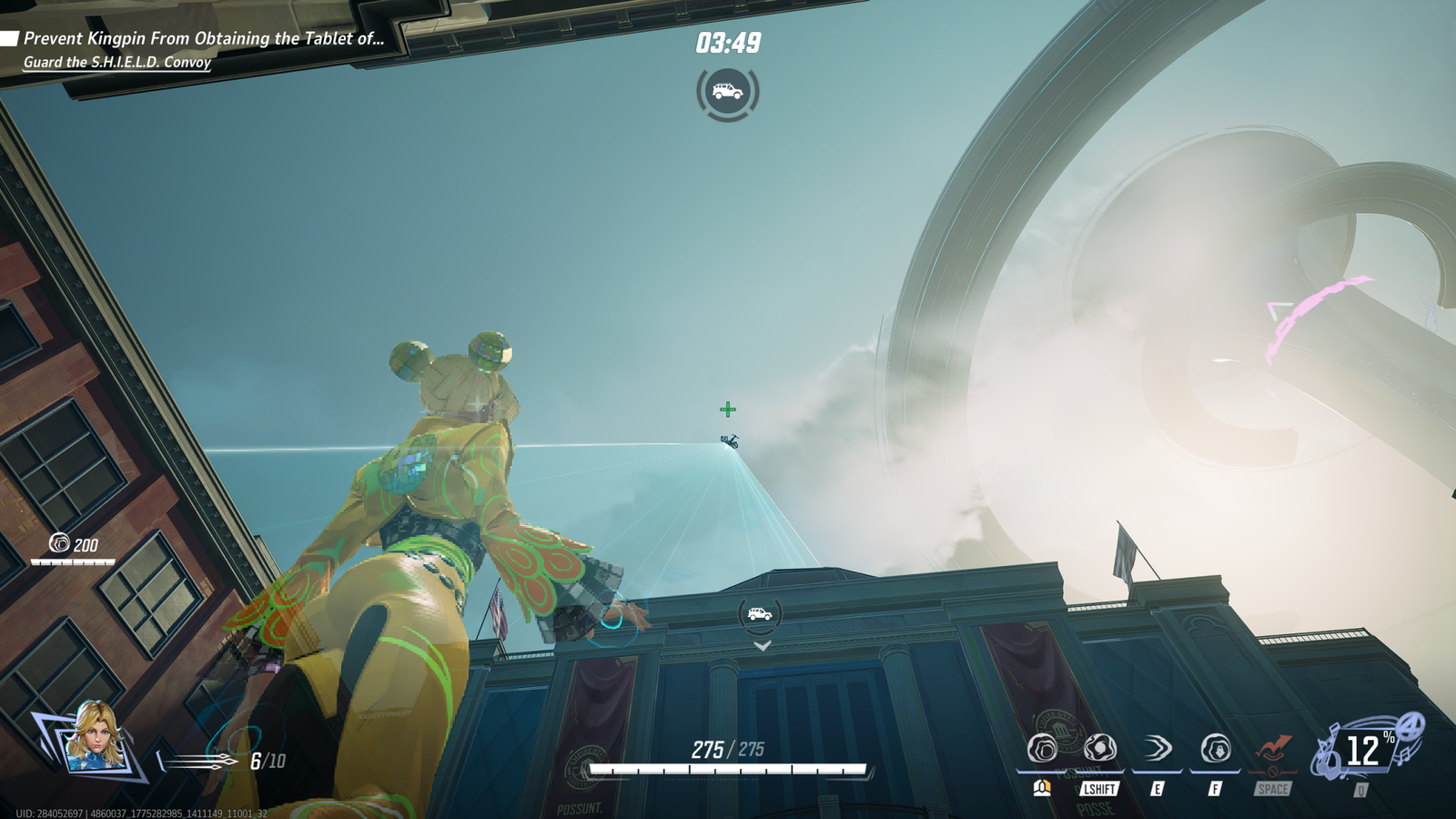
Task: Activate the Guardian Shield ability icon
Action: pyautogui.click(x=1043, y=749)
